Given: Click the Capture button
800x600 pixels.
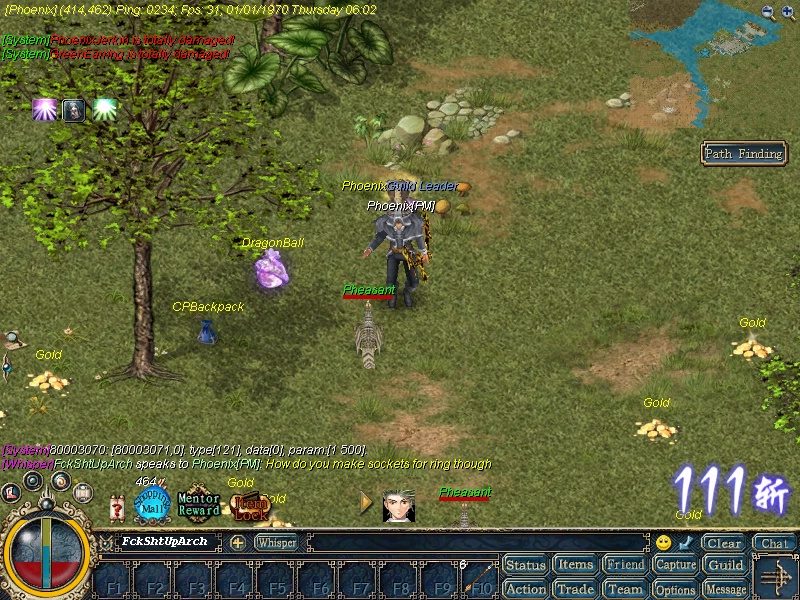Looking at the screenshot, I should pyautogui.click(x=676, y=565).
